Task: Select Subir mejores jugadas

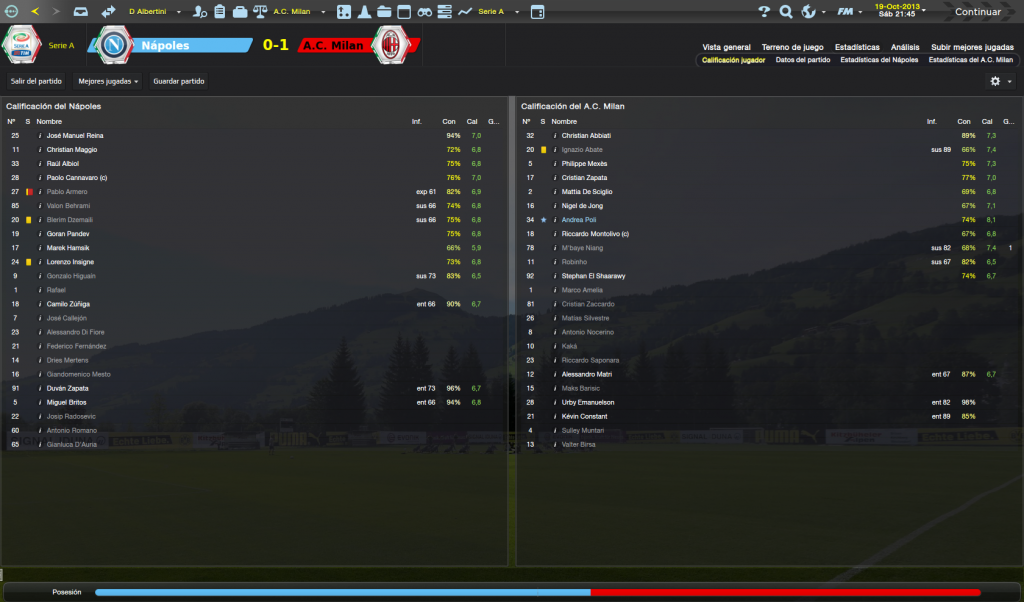Action: [971, 47]
